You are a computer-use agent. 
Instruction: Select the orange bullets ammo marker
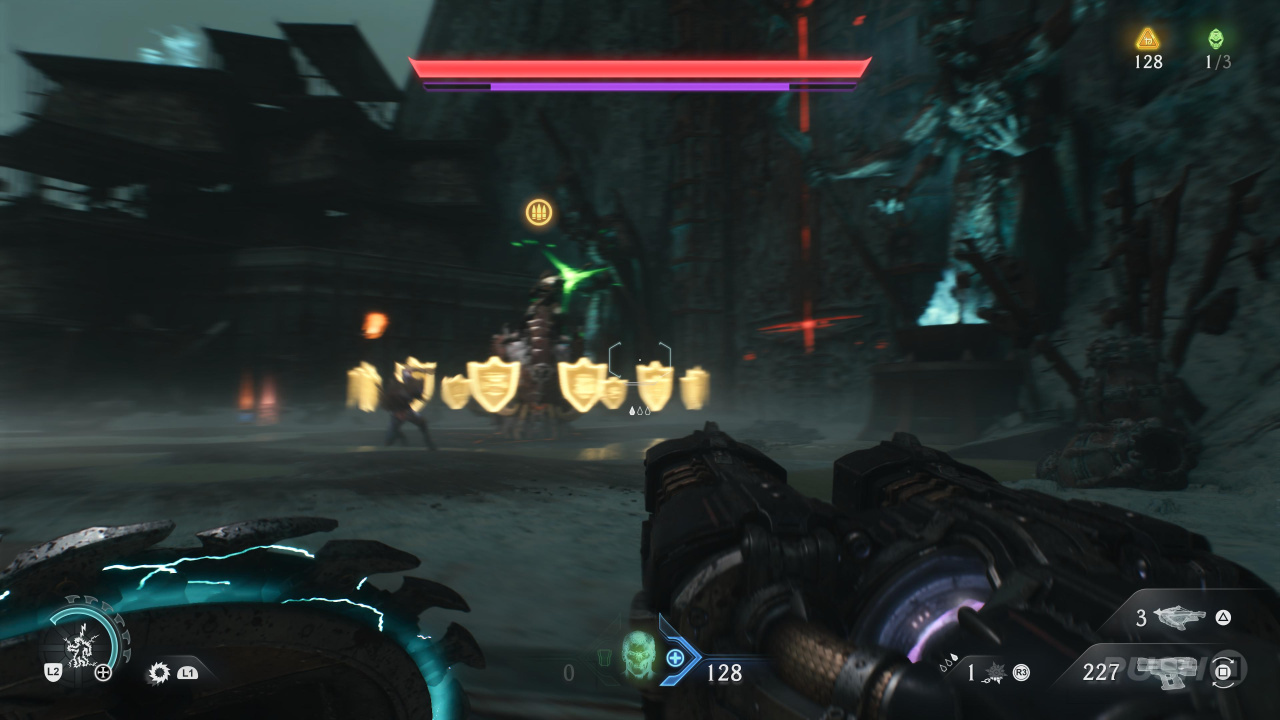coord(539,212)
